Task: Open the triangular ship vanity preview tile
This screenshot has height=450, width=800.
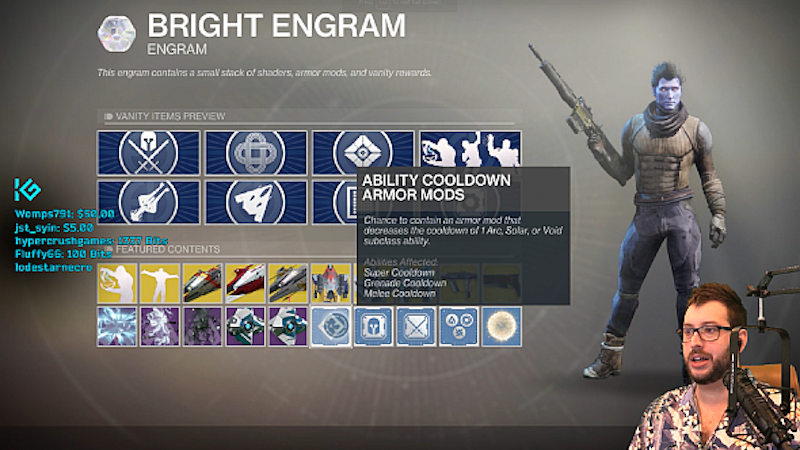Action: [256, 202]
